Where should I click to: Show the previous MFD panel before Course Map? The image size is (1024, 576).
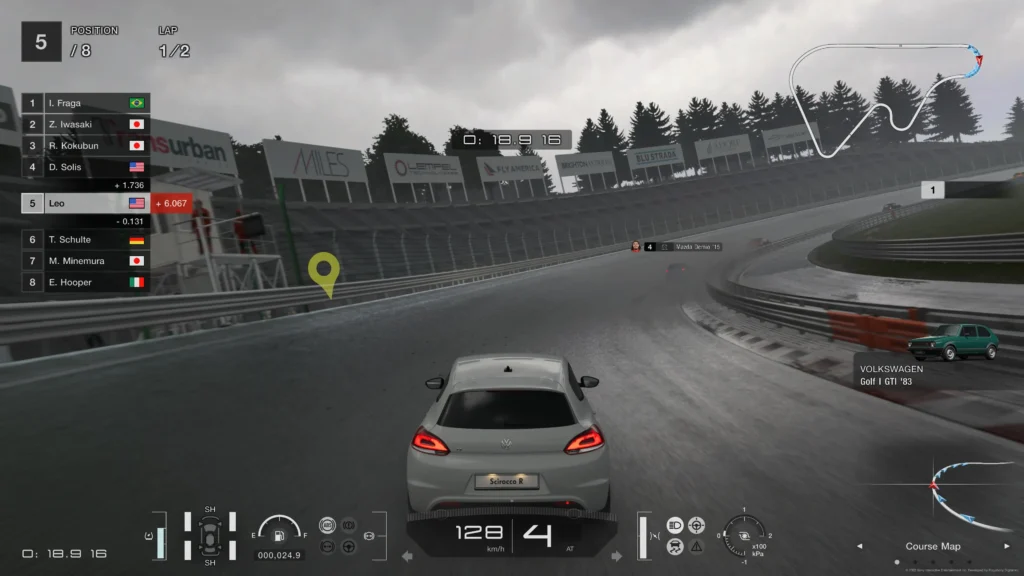click(x=859, y=546)
